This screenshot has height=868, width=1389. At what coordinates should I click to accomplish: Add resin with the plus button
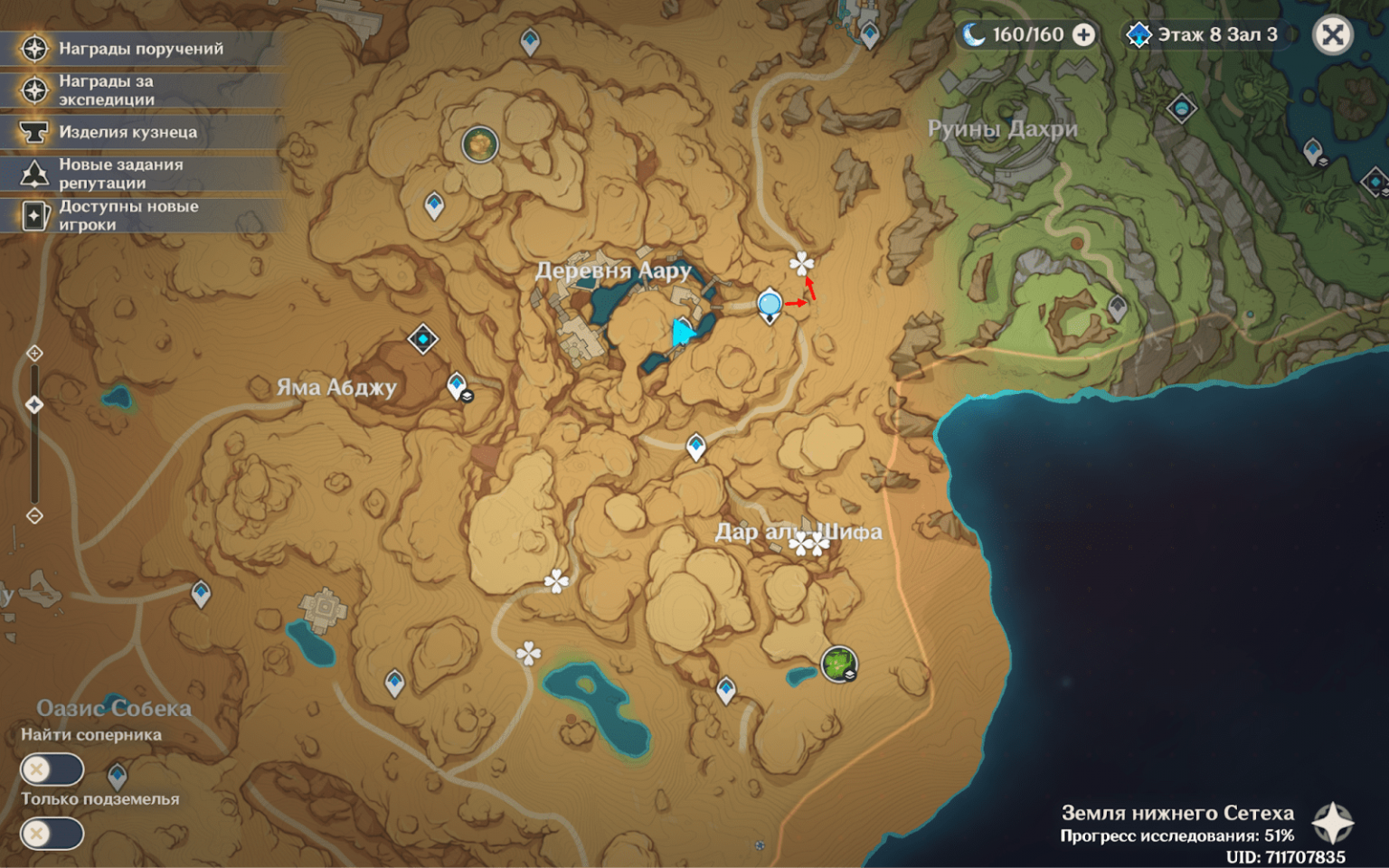click(1083, 35)
